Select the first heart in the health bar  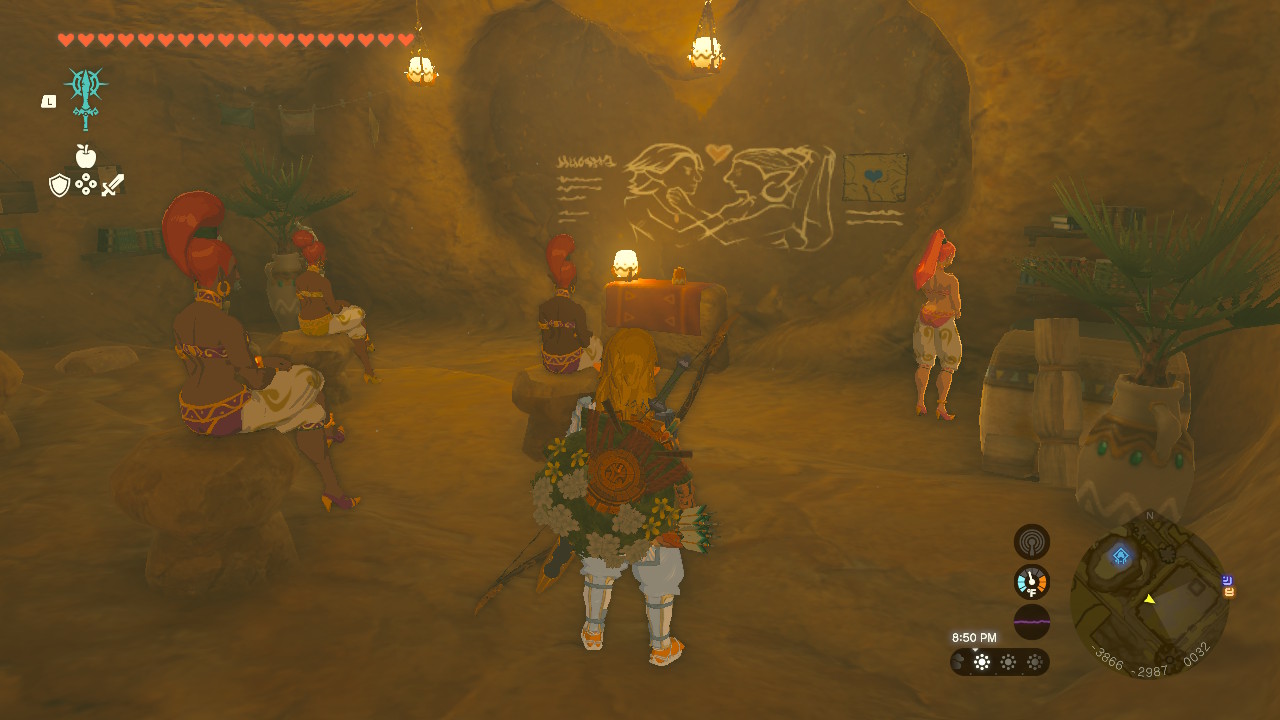(x=65, y=40)
